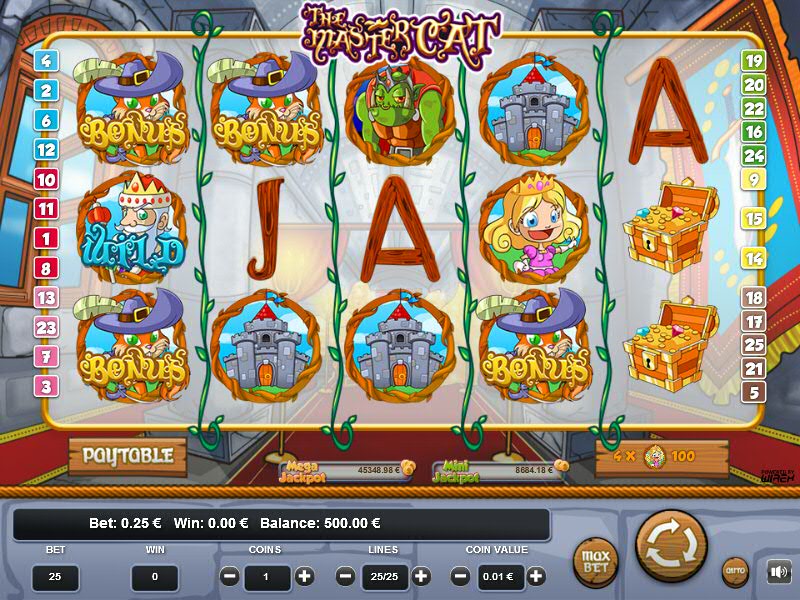The image size is (800, 600).
Task: Show payline 5 marker
Action: [753, 392]
